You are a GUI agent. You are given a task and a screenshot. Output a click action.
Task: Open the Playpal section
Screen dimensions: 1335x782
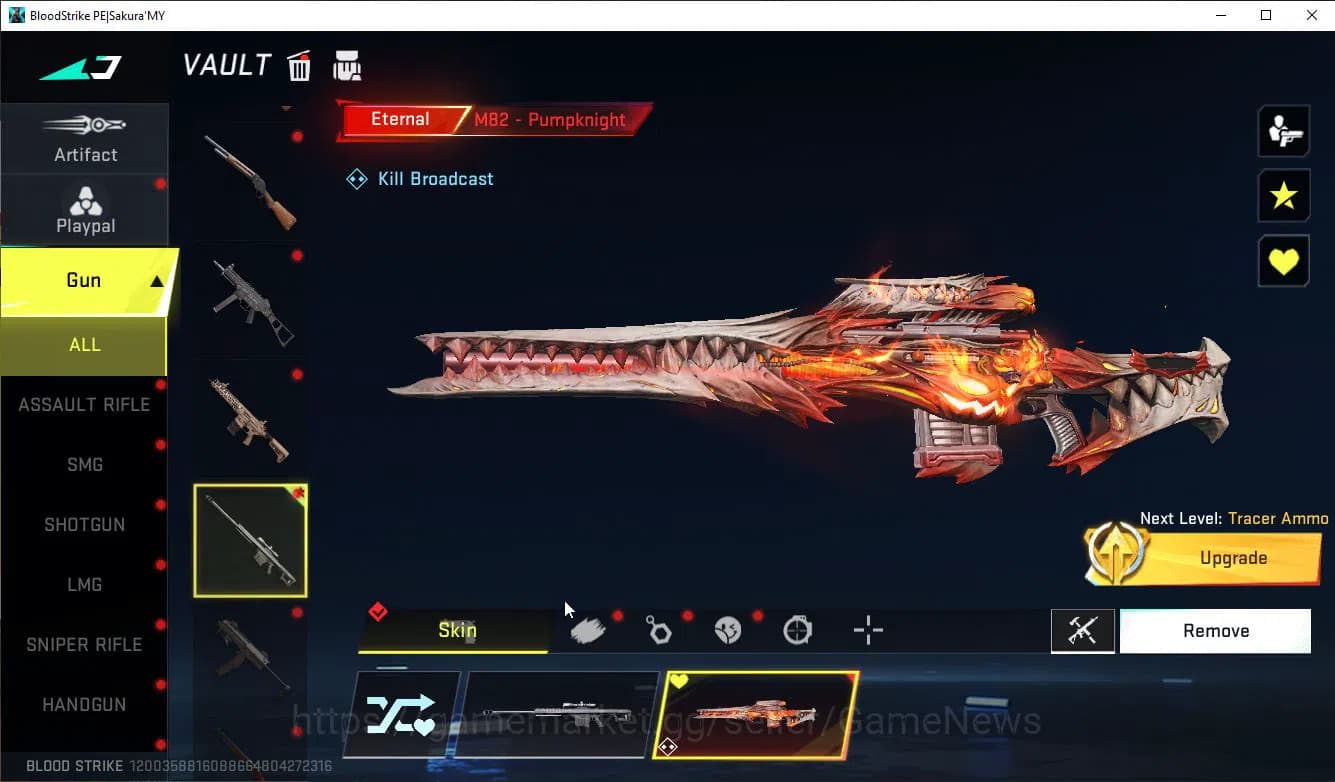click(x=85, y=210)
